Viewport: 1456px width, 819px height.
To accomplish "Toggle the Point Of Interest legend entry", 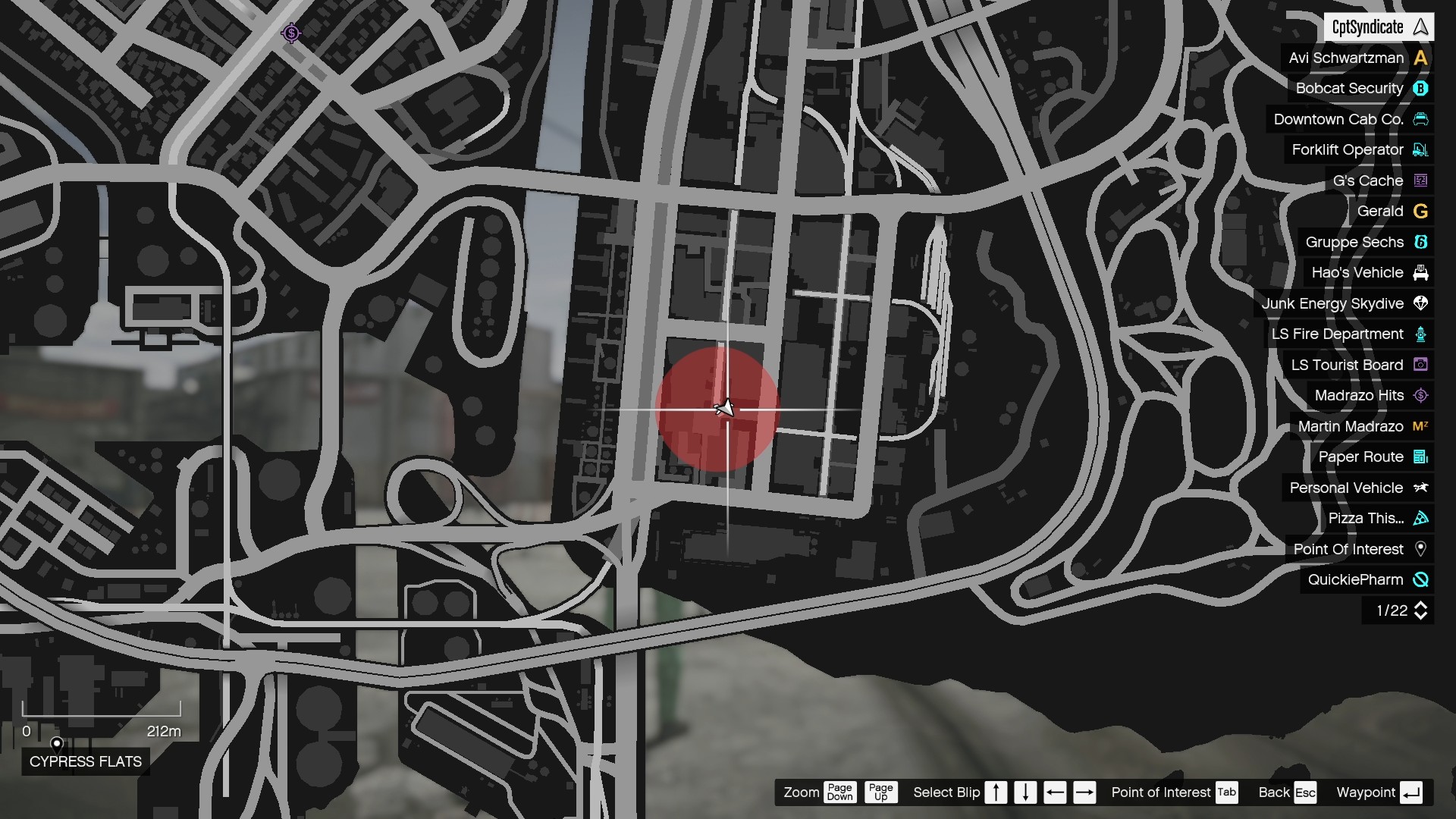I will tap(1350, 549).
